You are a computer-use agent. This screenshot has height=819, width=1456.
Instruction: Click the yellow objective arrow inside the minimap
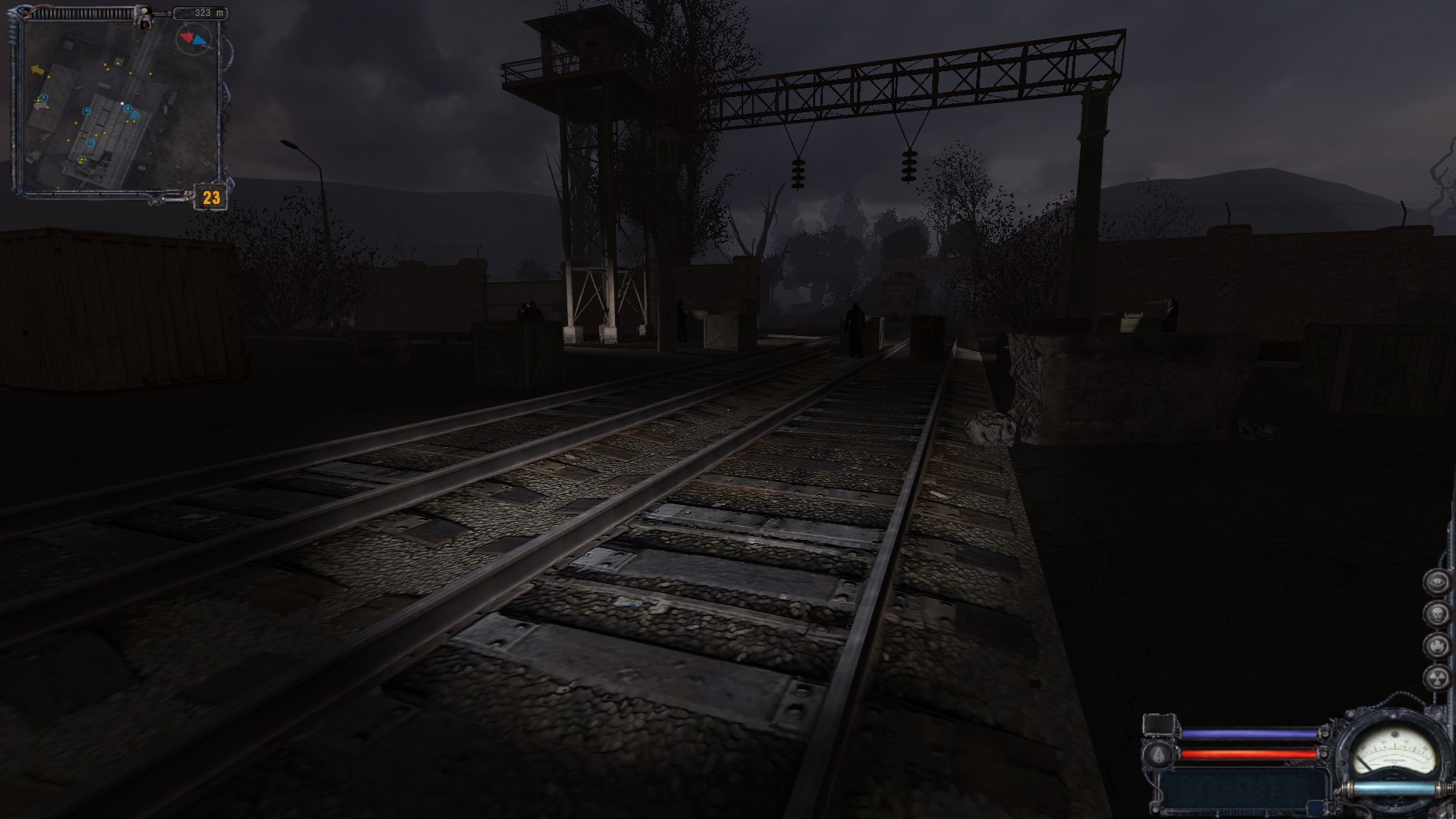(x=39, y=69)
